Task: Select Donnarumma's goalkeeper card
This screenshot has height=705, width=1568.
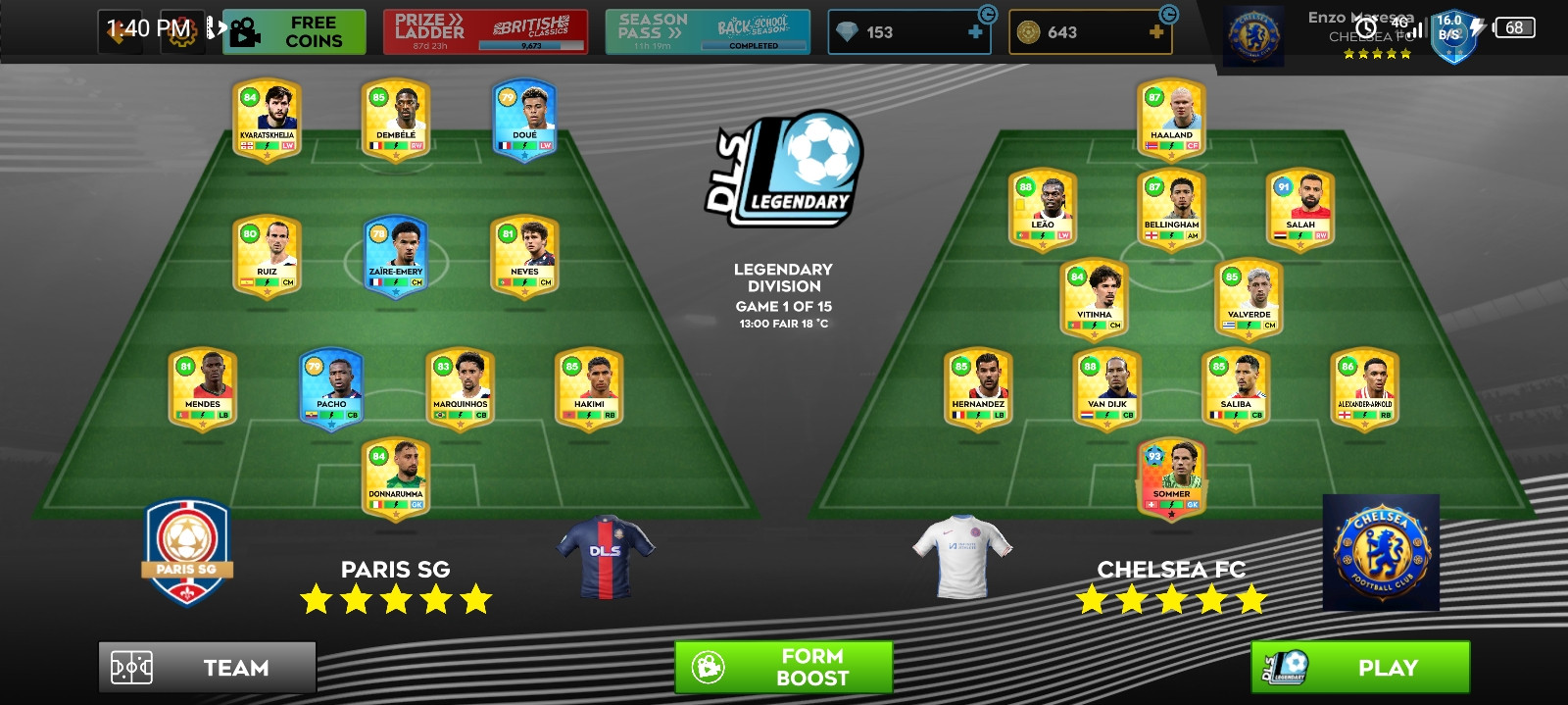Action: [396, 478]
